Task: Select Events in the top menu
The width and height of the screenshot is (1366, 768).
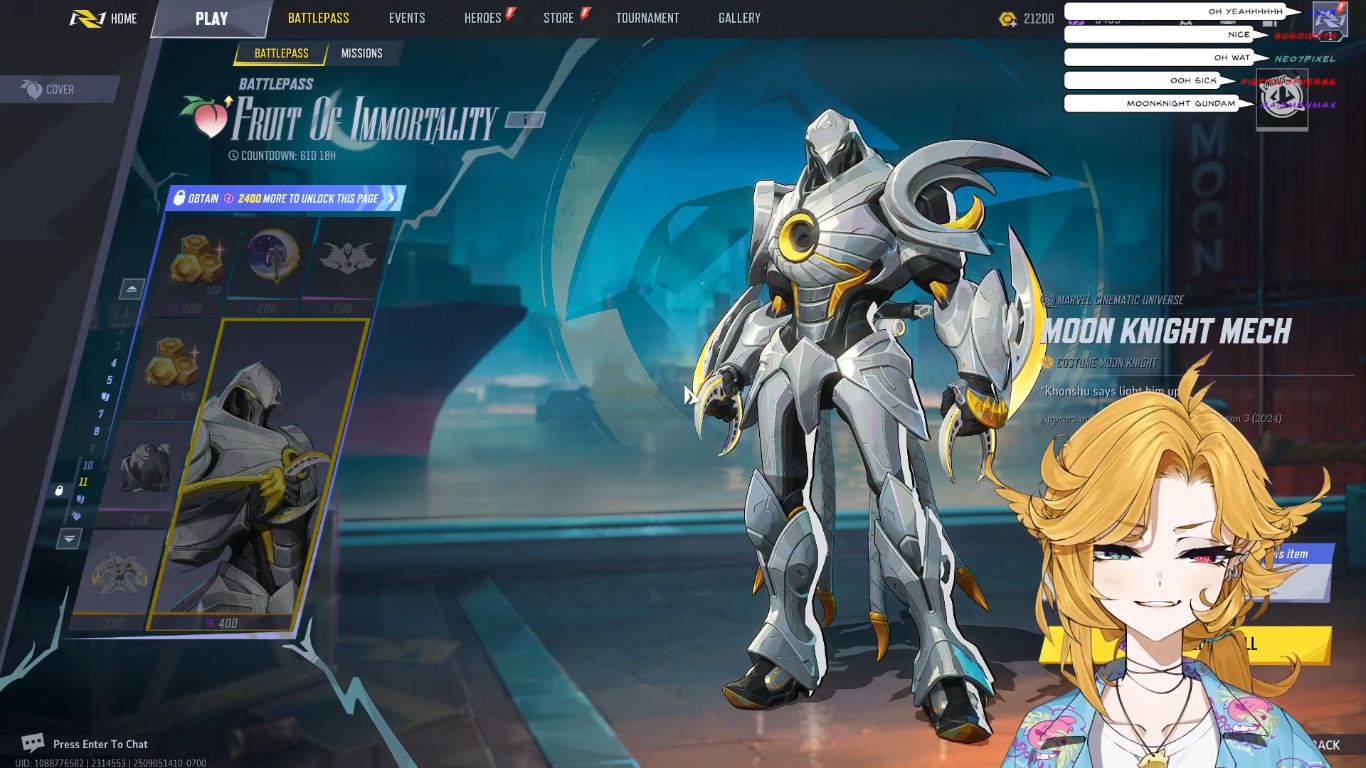Action: pos(407,18)
